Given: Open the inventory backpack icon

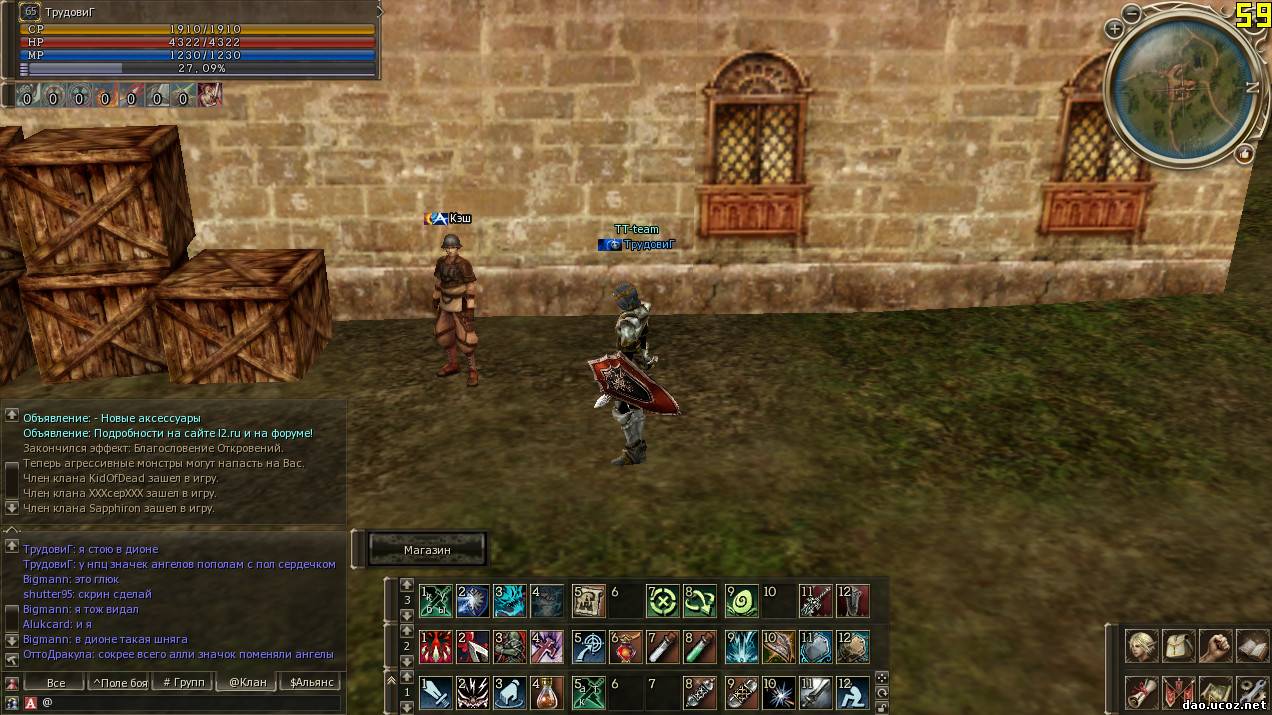Looking at the screenshot, I should [x=1178, y=646].
